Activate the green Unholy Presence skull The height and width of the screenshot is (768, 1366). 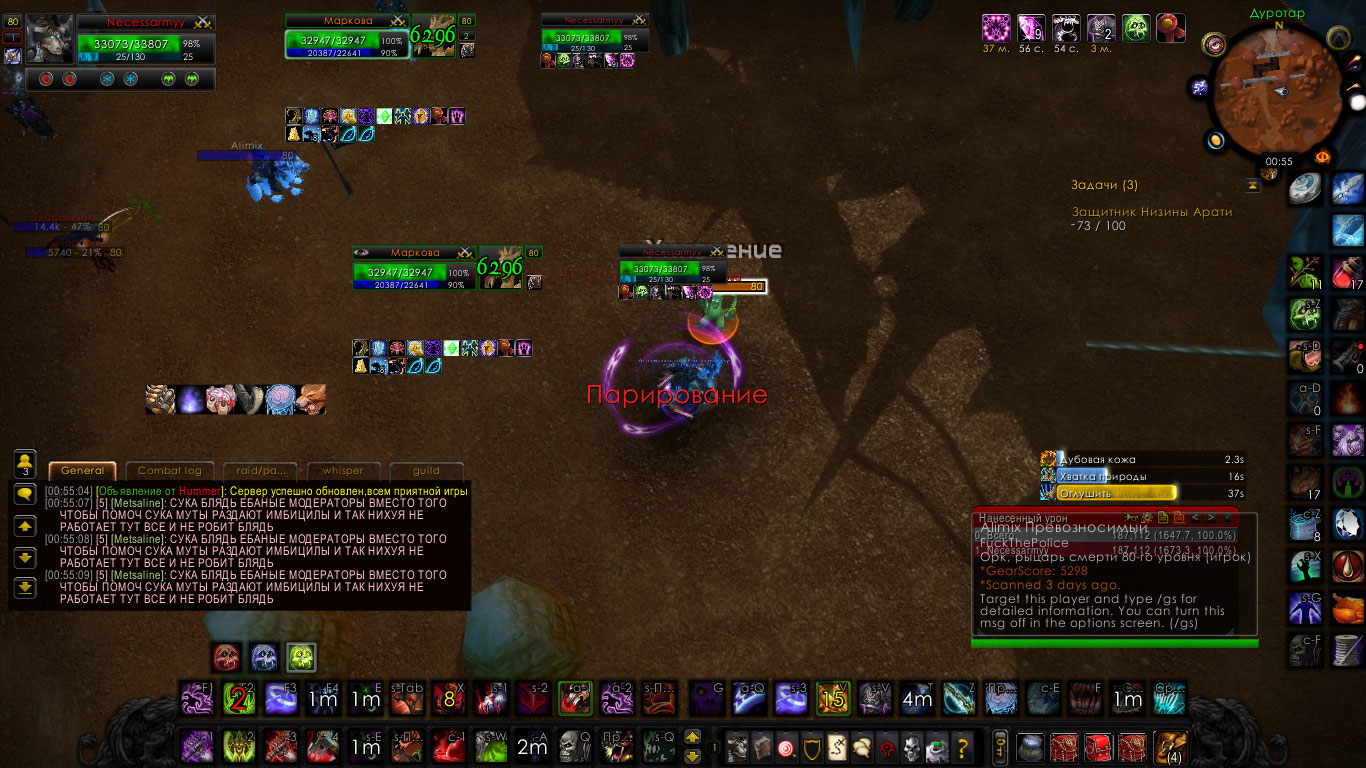click(x=301, y=657)
